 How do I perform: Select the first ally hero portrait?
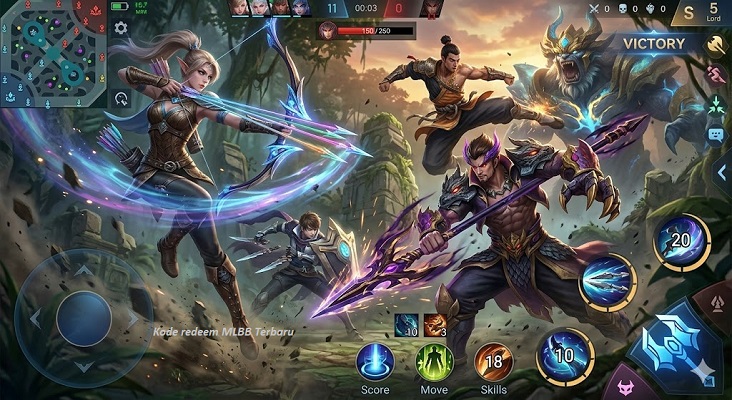coord(239,8)
